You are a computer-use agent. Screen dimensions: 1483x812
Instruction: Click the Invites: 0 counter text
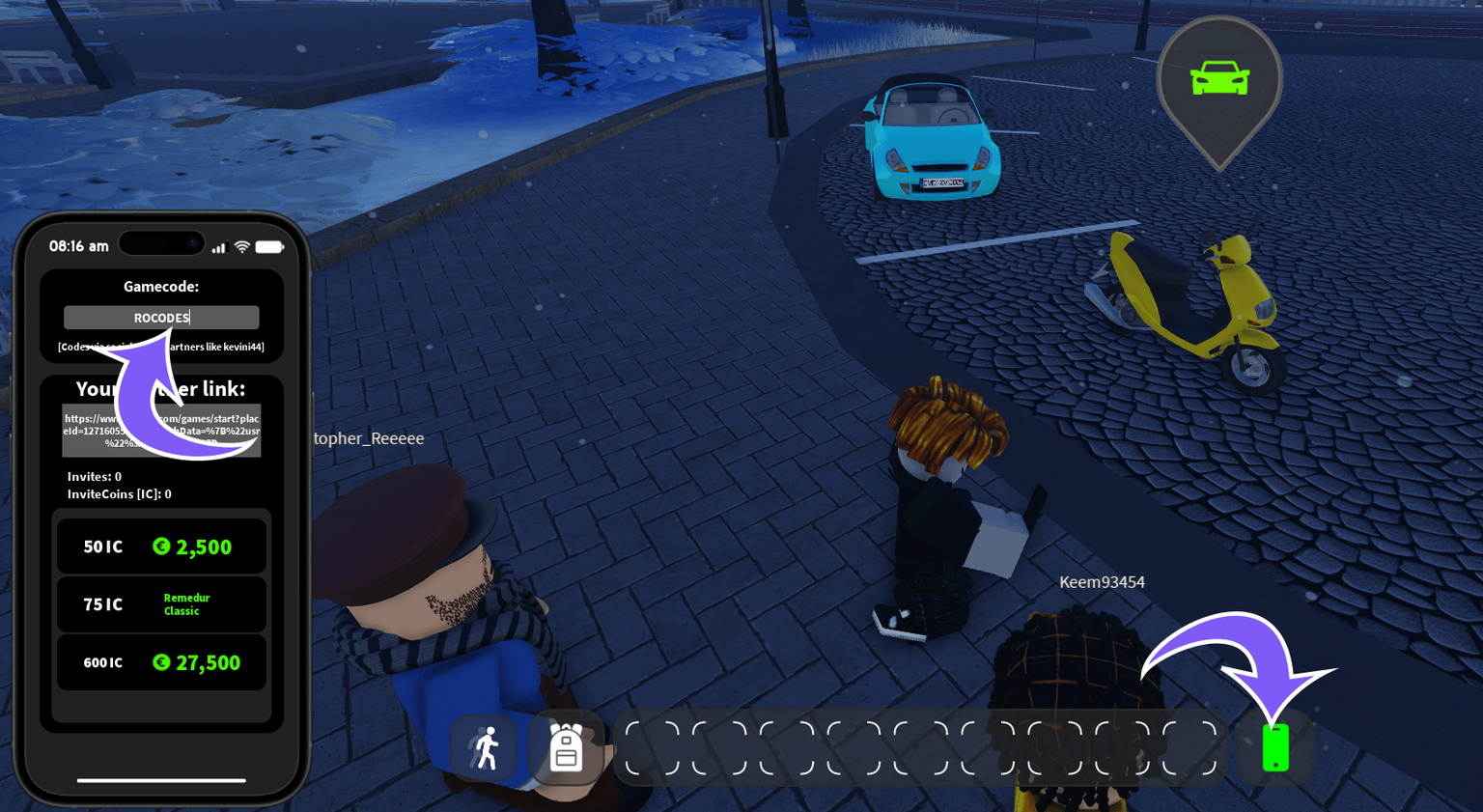coord(94,476)
